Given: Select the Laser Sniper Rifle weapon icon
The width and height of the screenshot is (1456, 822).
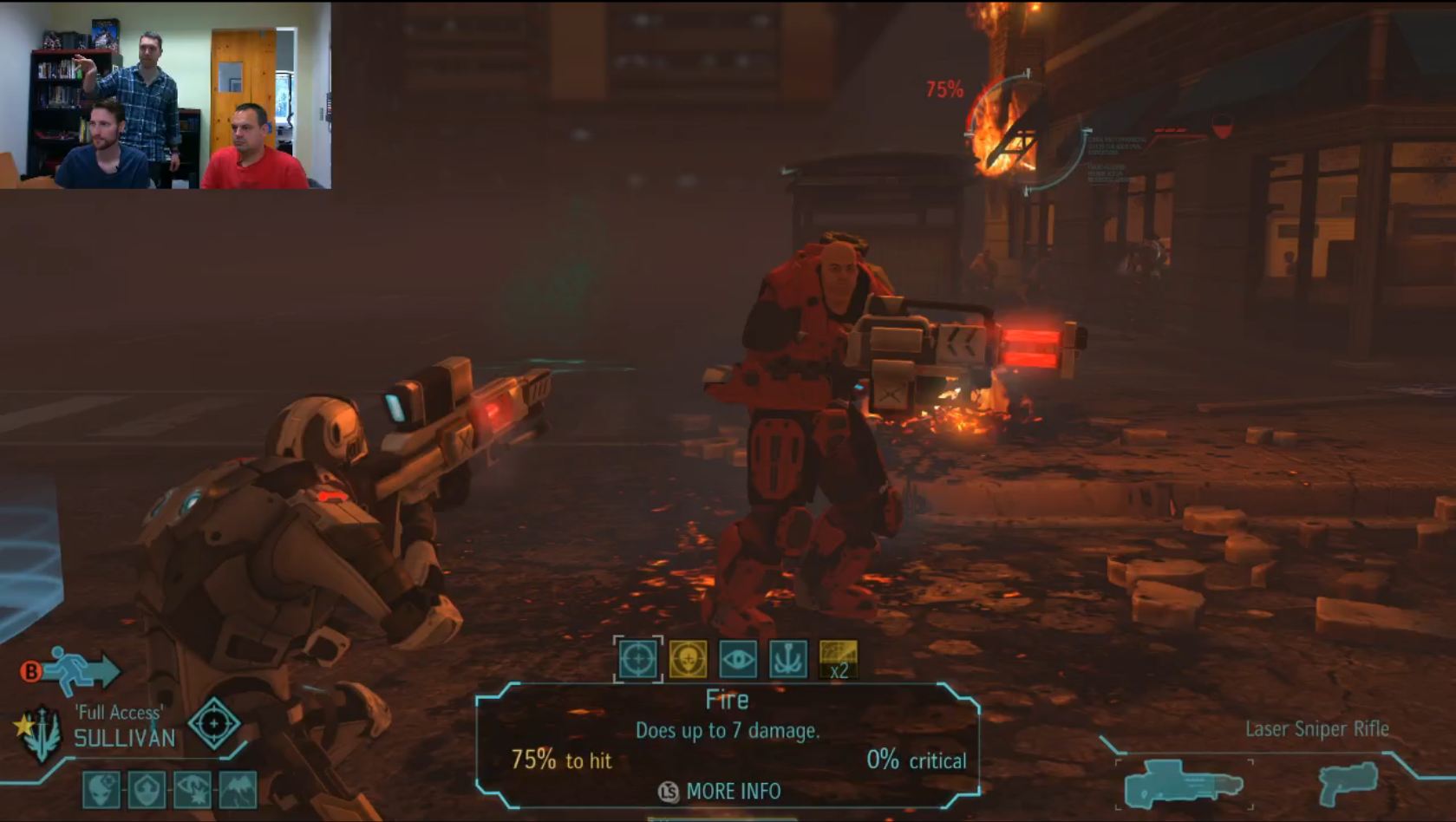Looking at the screenshot, I should (x=1184, y=783).
